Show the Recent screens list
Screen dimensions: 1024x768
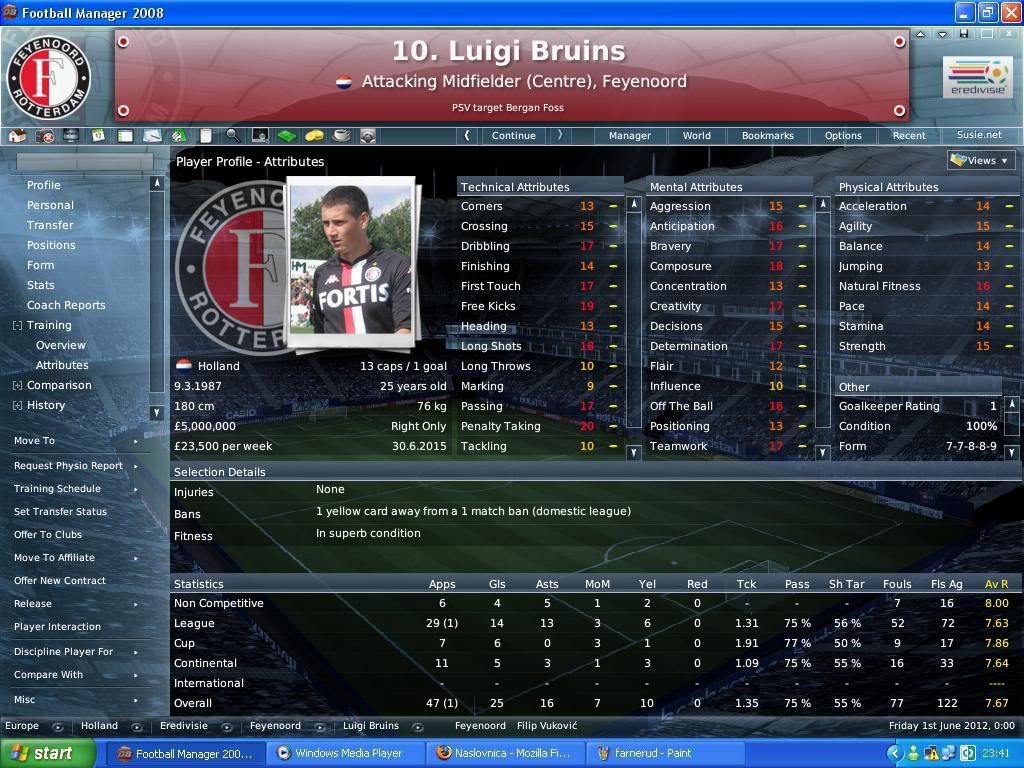click(909, 135)
